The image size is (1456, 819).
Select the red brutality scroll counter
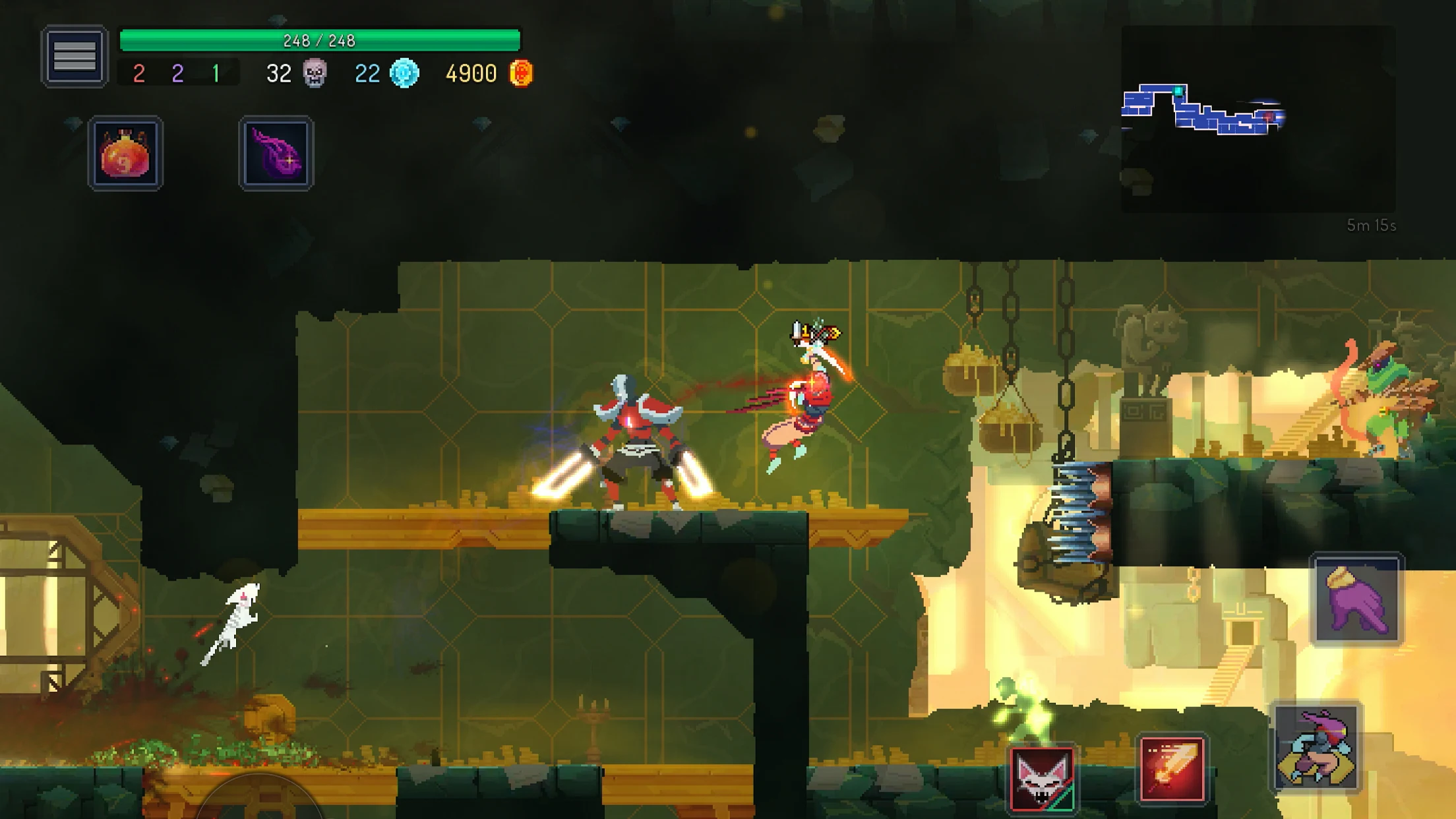tap(138, 74)
